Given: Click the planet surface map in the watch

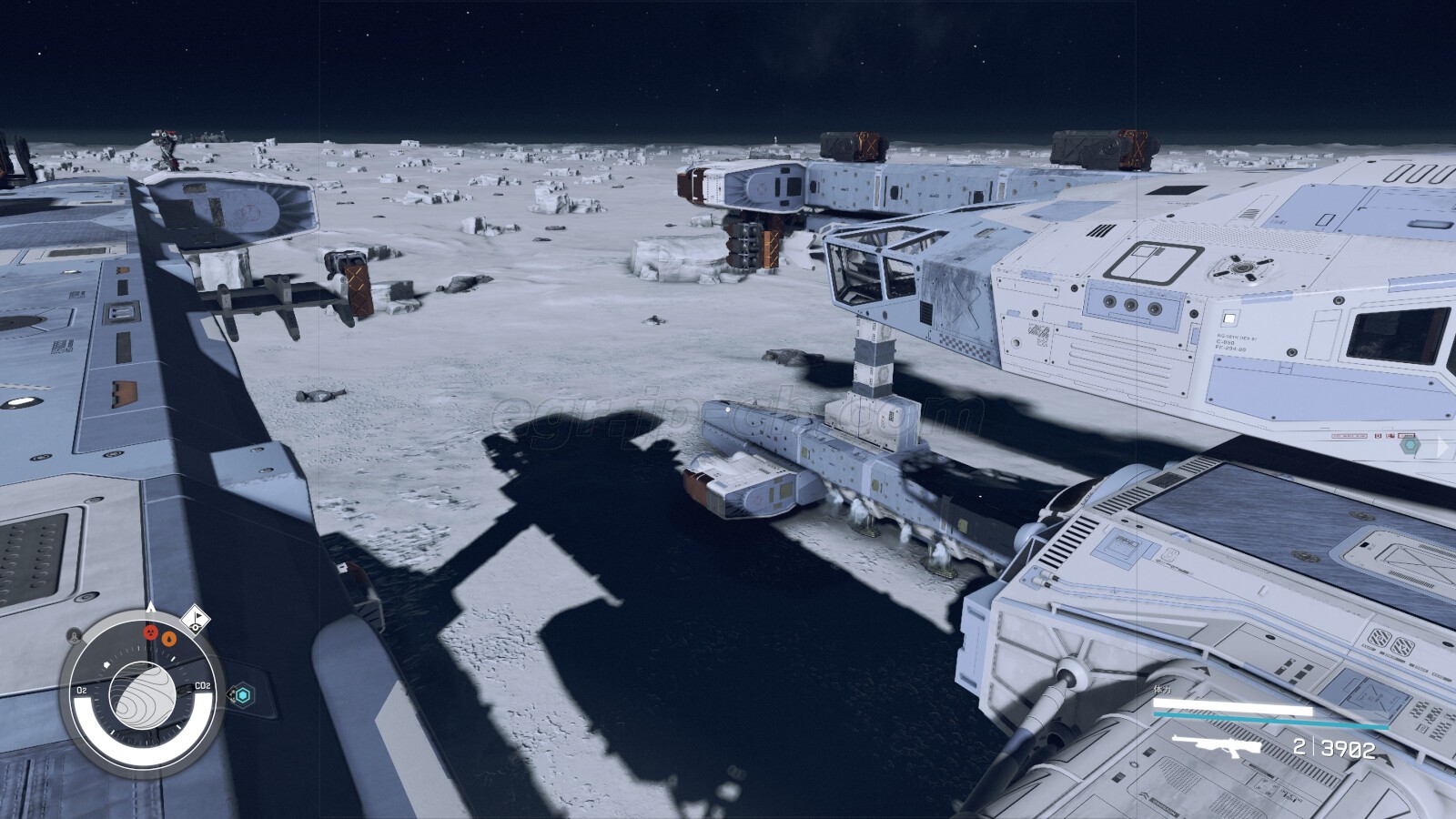Looking at the screenshot, I should pyautogui.click(x=143, y=695).
